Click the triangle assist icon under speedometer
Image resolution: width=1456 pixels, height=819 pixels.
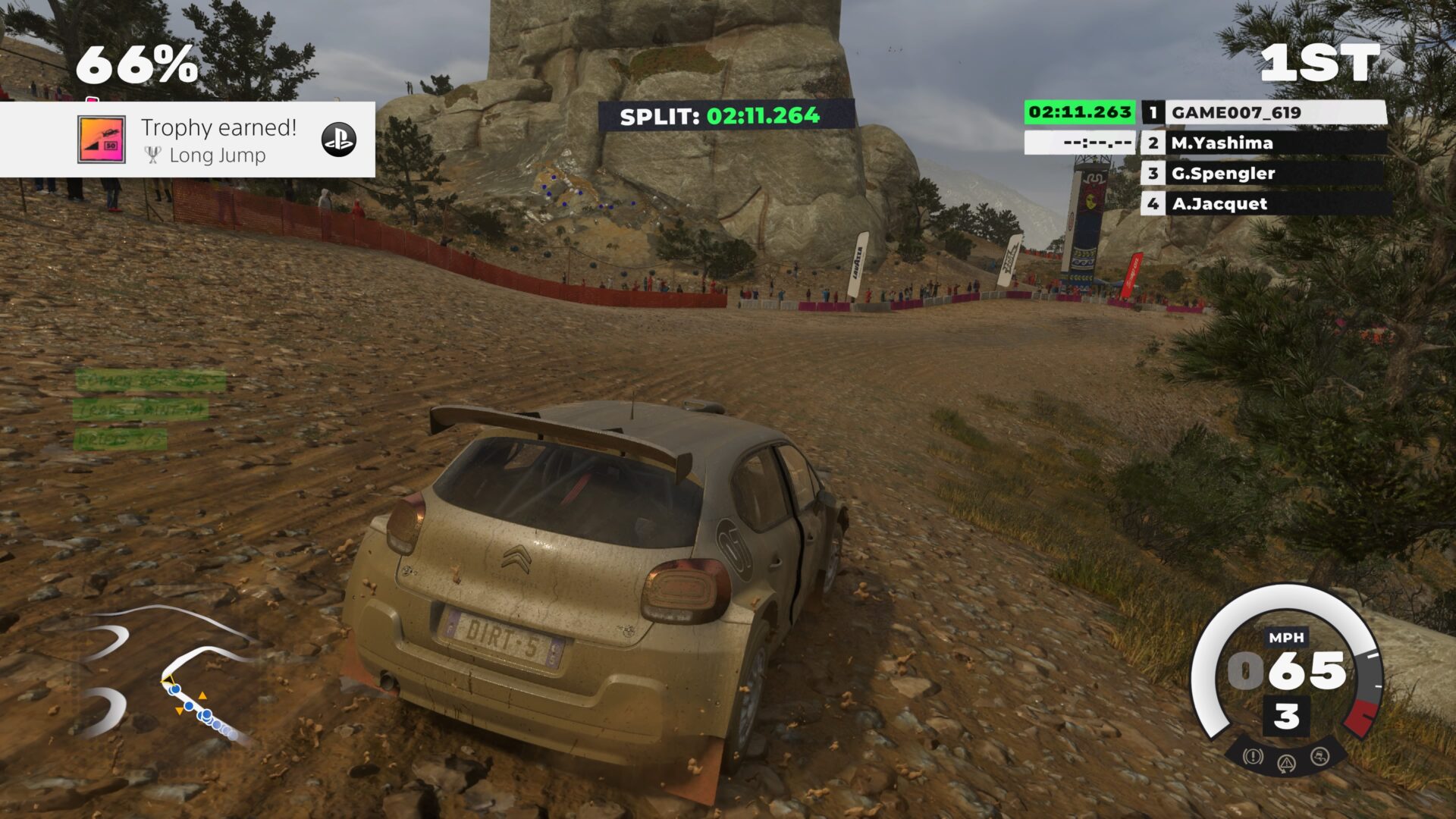[x=1286, y=762]
